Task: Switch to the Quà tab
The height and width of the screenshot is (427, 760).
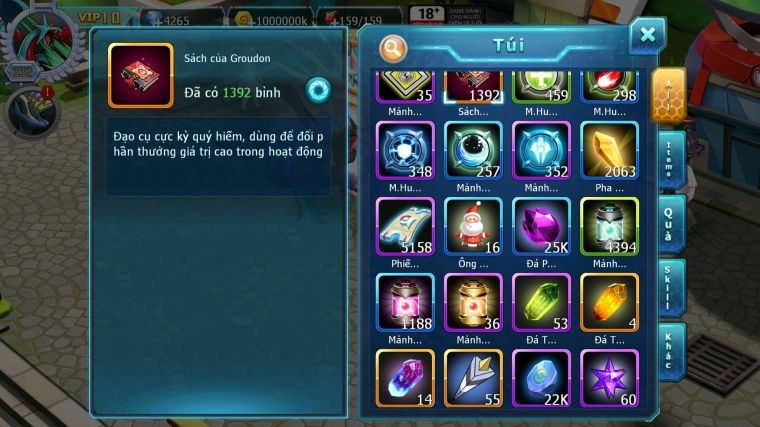Action: pos(671,222)
